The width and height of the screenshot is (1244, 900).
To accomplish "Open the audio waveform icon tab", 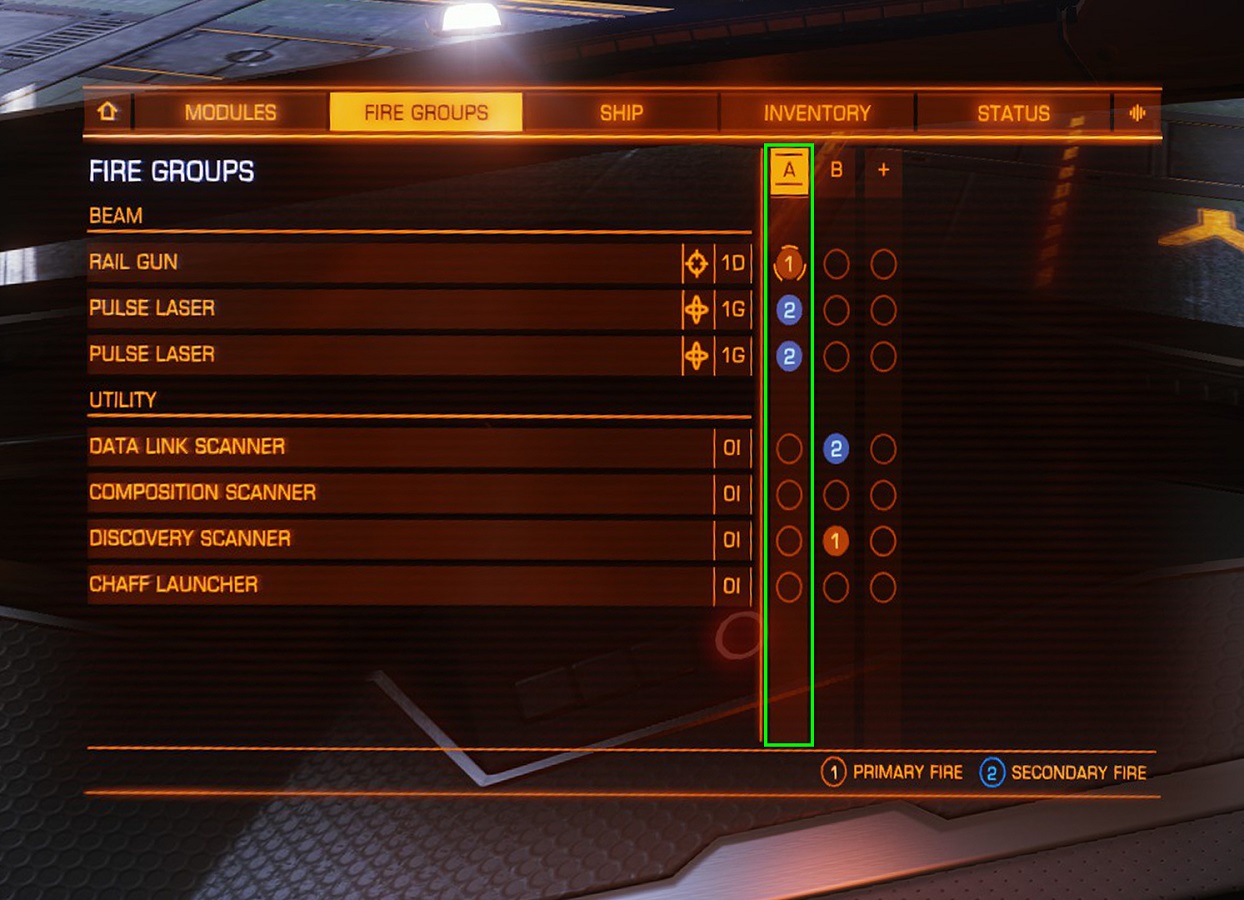I will pos(1137,113).
